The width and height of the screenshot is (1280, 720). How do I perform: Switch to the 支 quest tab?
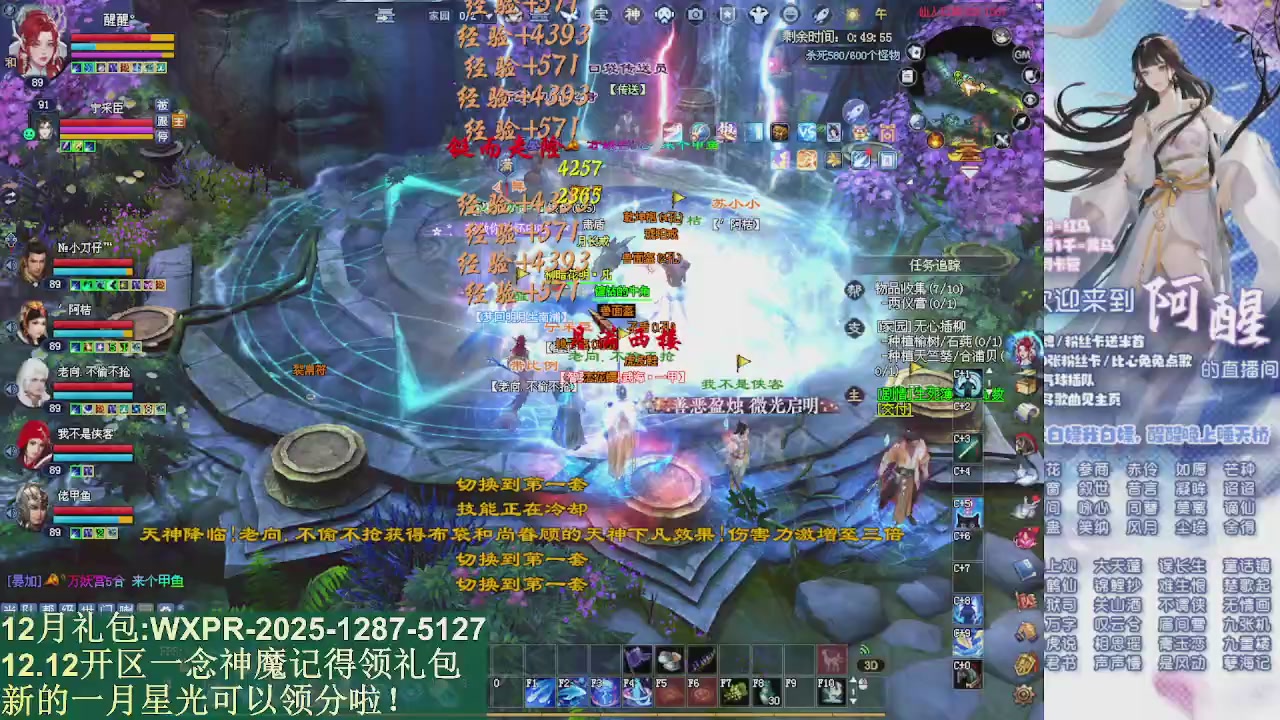coord(855,328)
